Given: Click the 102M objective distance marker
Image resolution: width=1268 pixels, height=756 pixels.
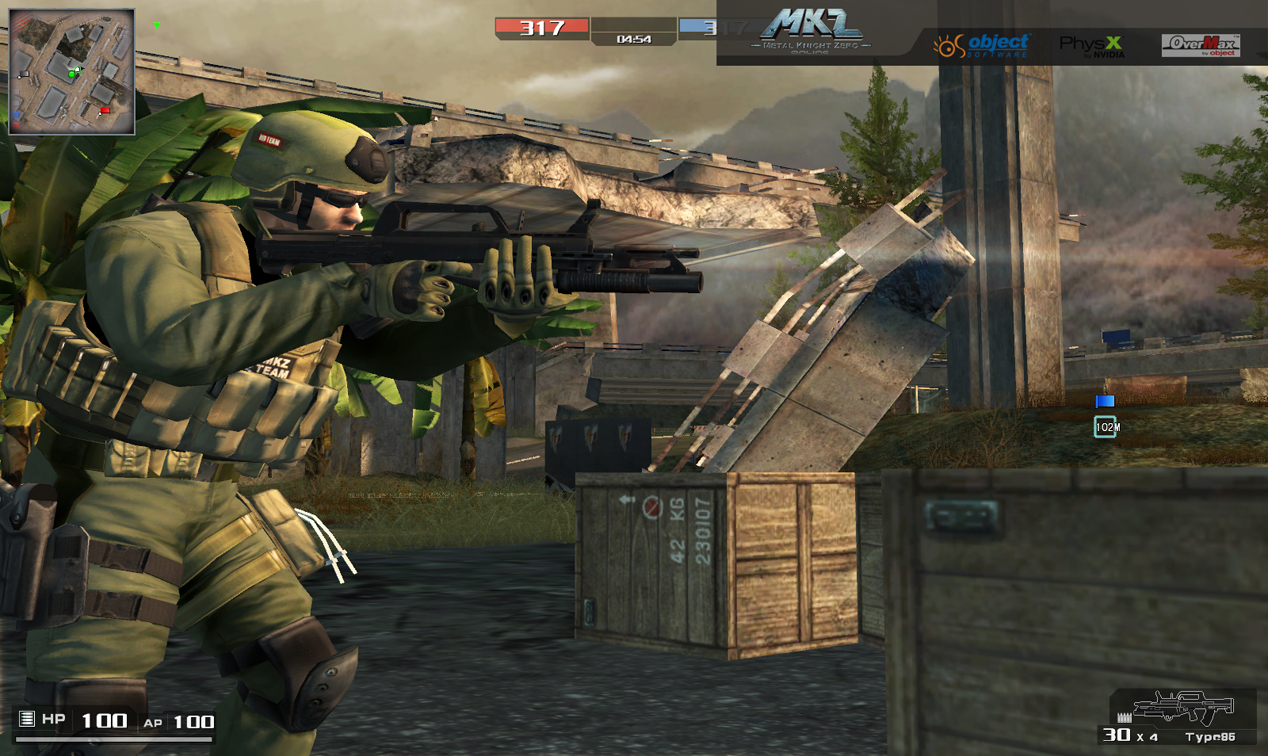Looking at the screenshot, I should tap(1106, 427).
